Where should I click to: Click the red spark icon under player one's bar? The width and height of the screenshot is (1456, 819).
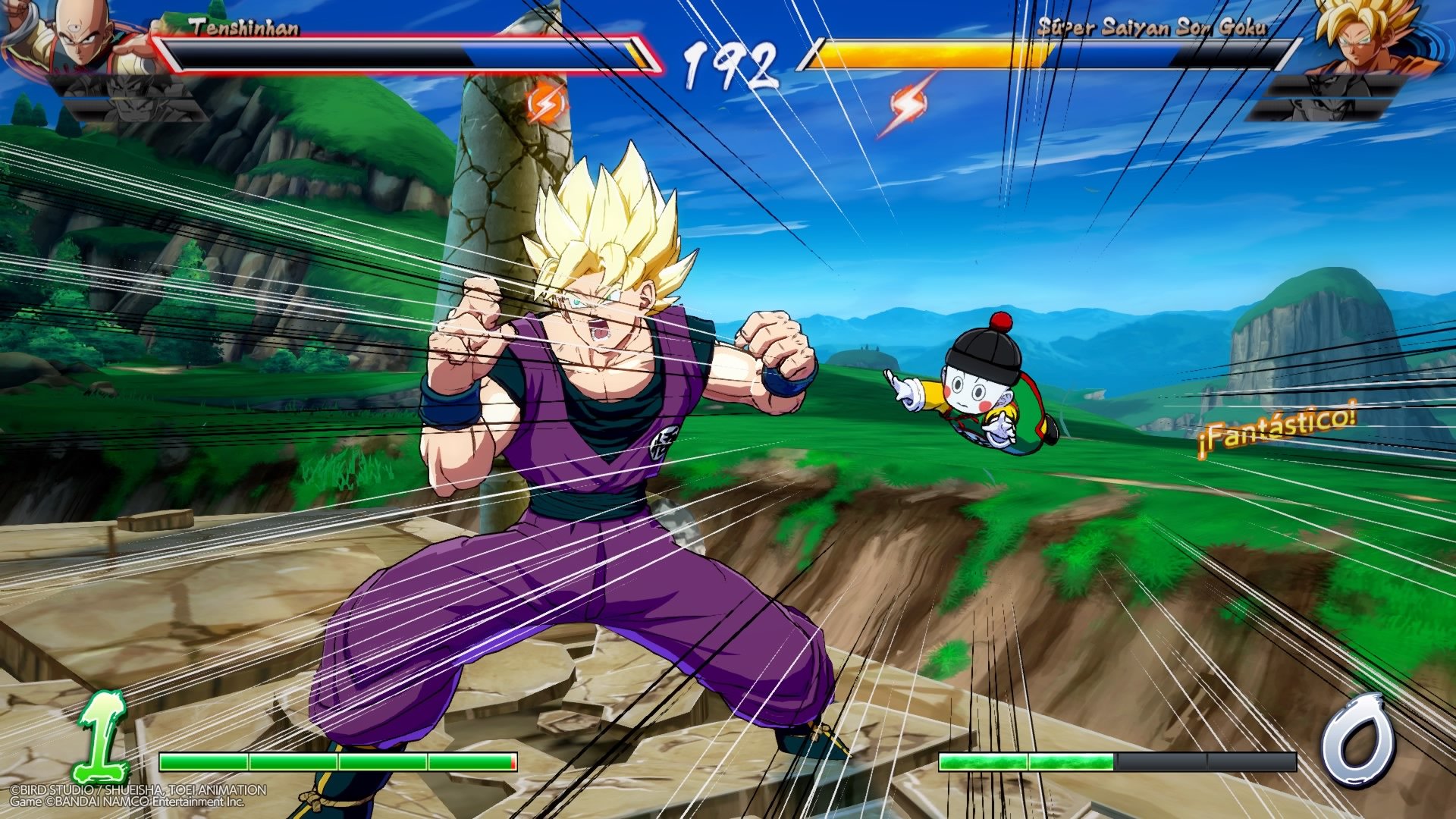point(548,101)
